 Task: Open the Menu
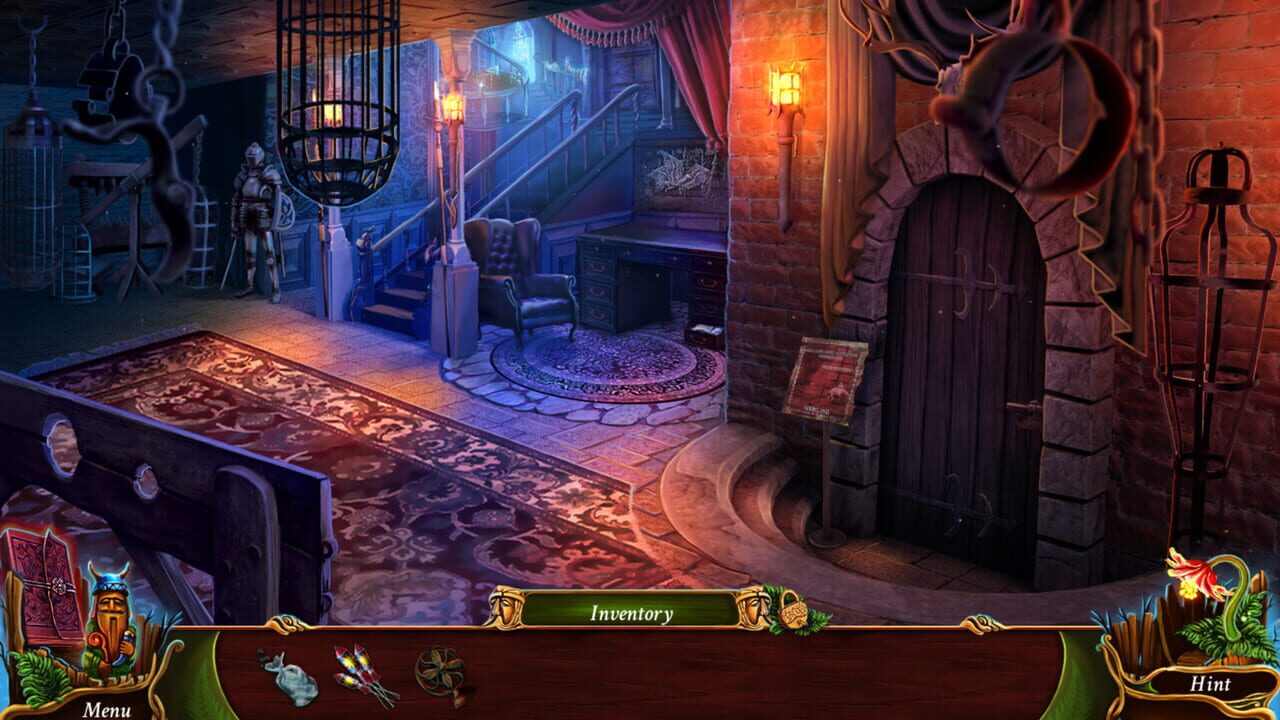(106, 707)
